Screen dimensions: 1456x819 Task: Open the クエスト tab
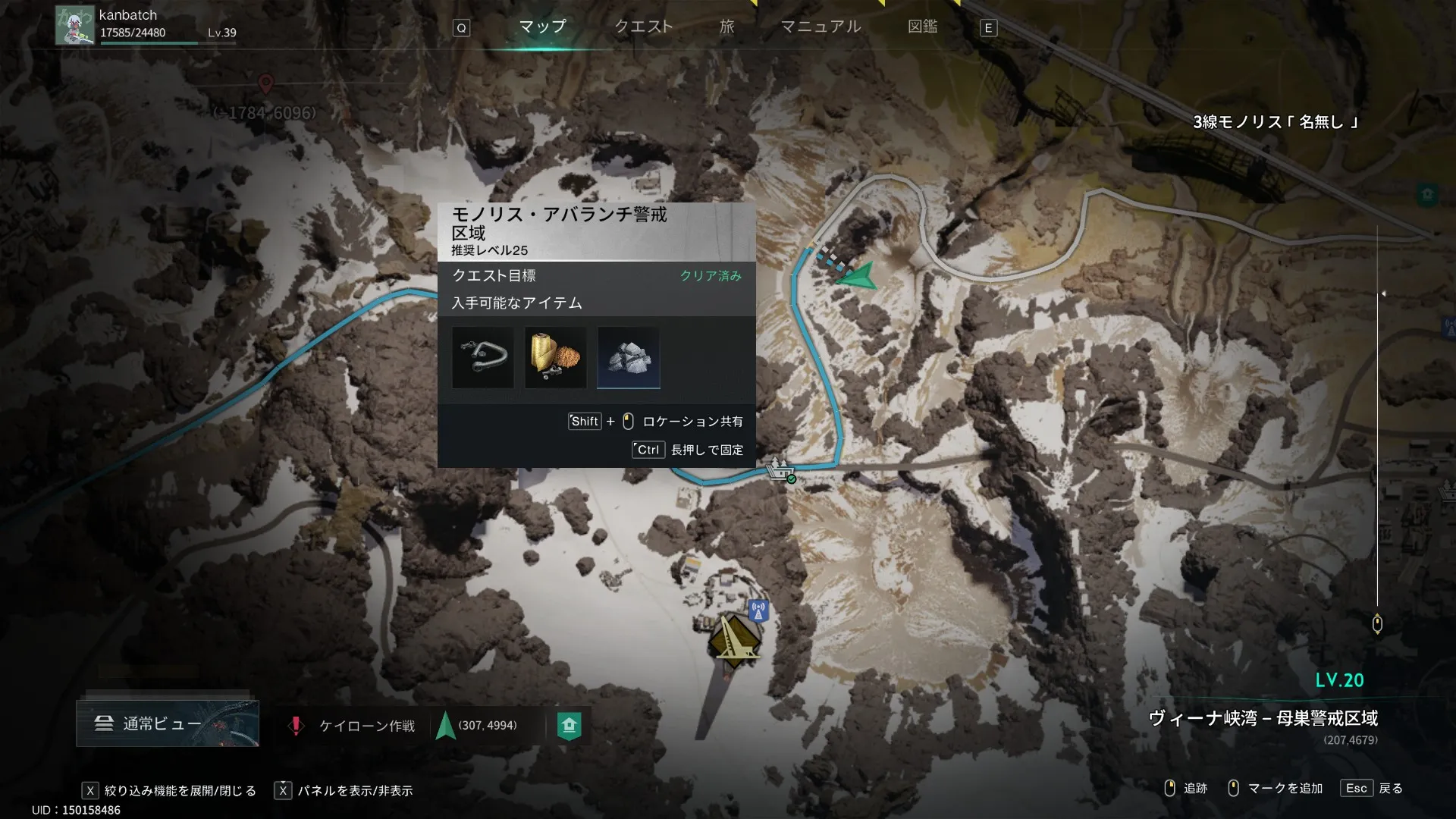click(643, 27)
